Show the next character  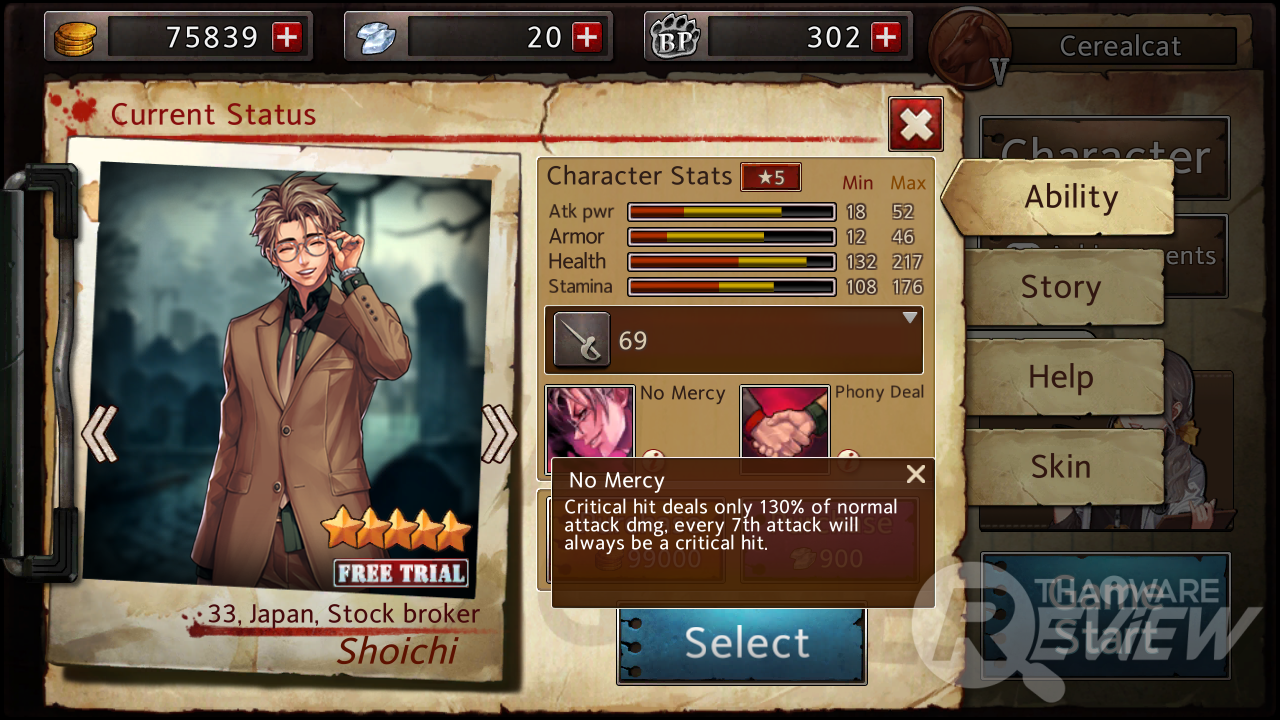(498, 434)
